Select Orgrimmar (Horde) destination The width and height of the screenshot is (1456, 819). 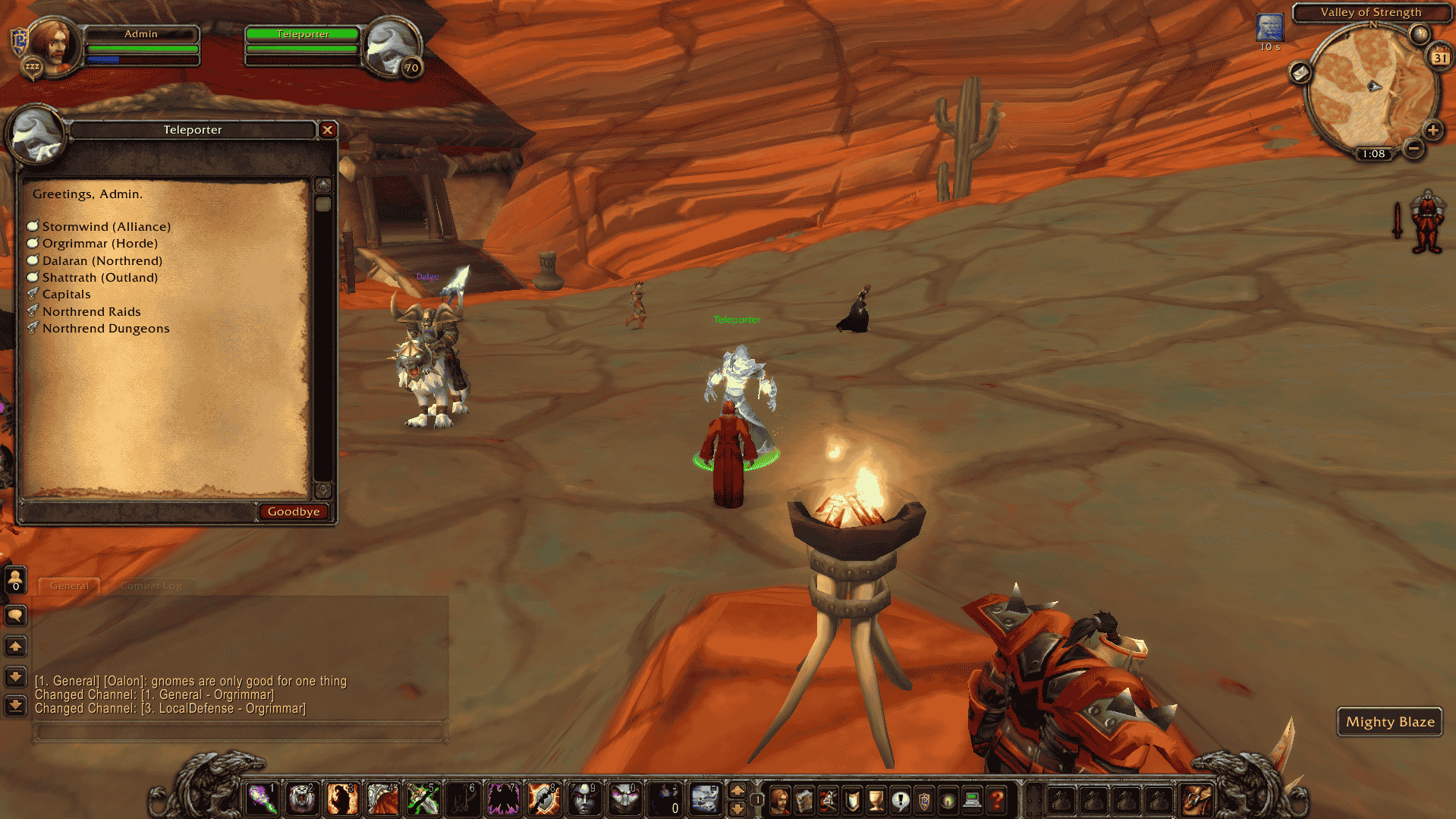tap(99, 243)
